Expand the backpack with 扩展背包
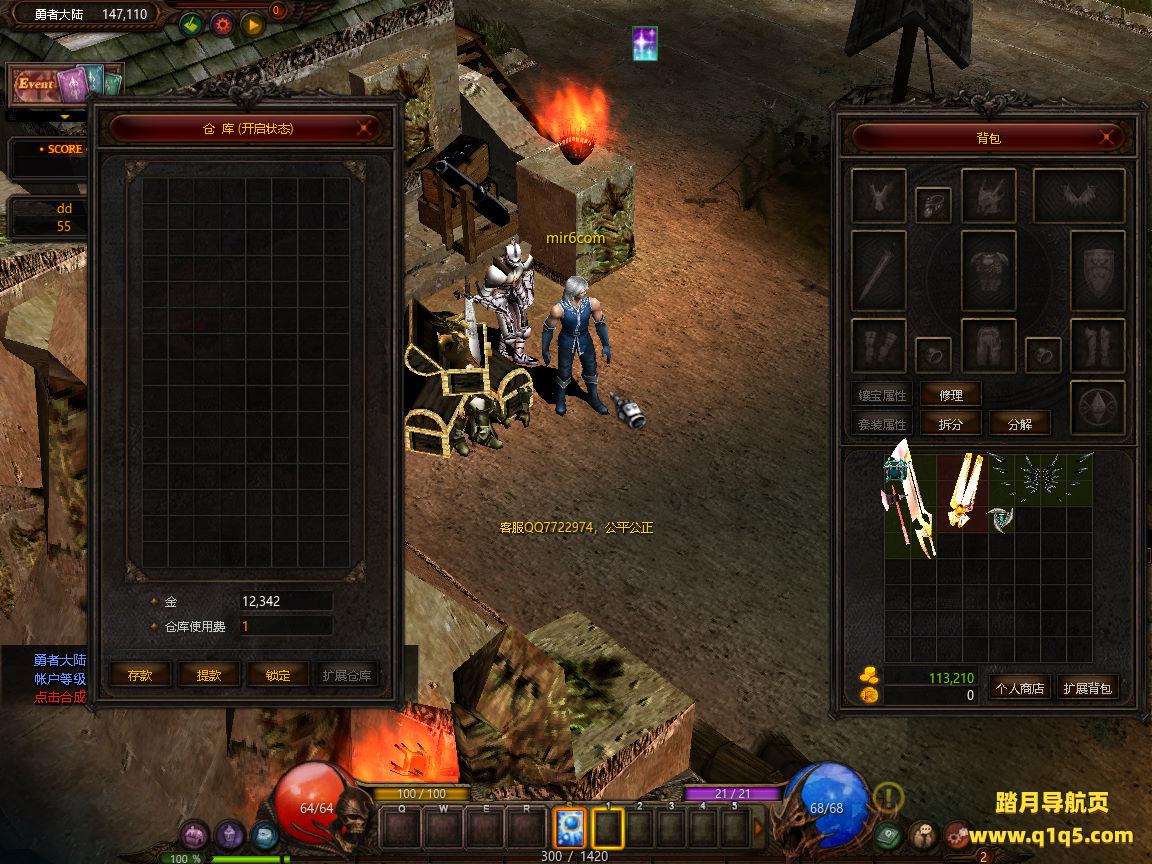The image size is (1152, 864). 1088,688
